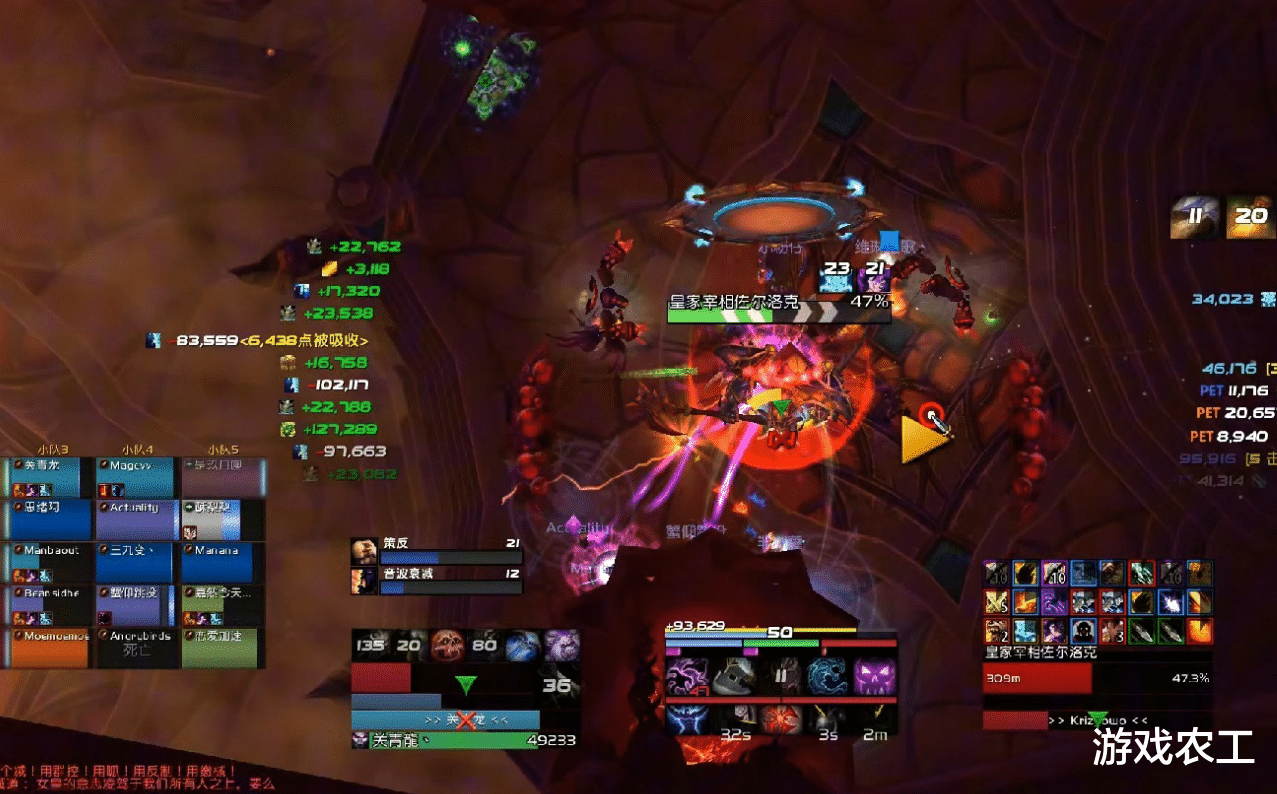Select the blue lightning horns ability icon
1277x794 pixels.
tap(688, 718)
